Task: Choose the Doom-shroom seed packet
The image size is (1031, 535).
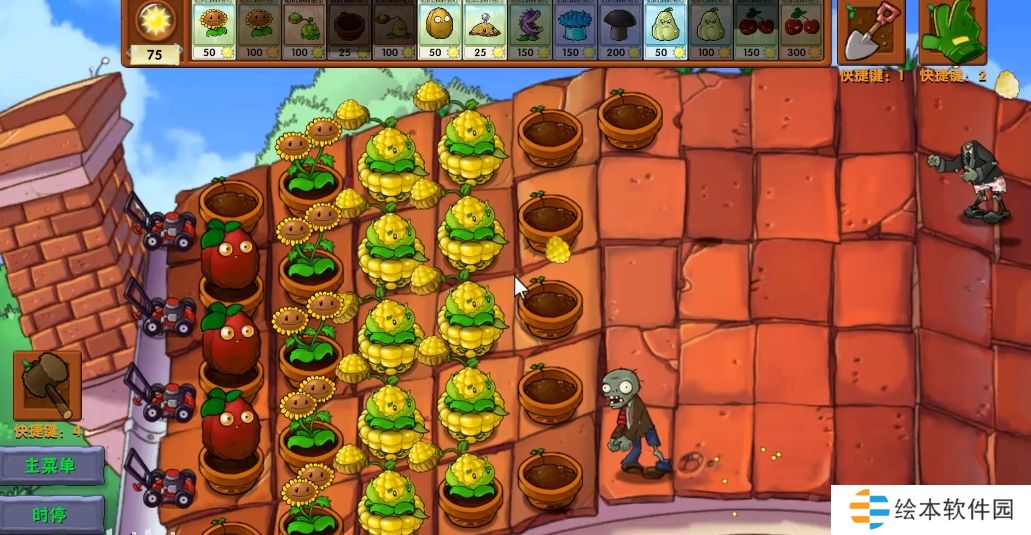Action: point(620,30)
